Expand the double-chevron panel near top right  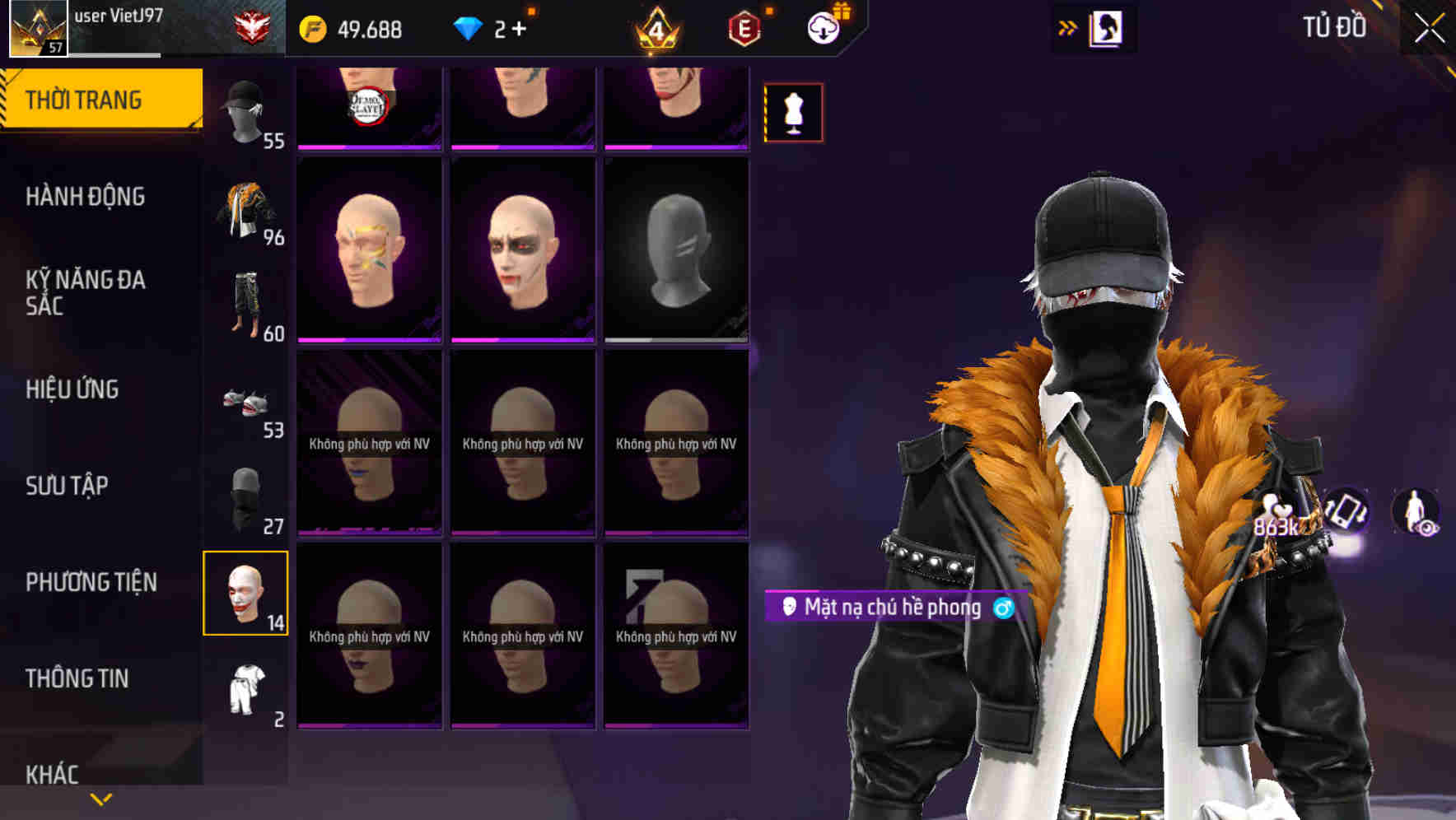1066,26
